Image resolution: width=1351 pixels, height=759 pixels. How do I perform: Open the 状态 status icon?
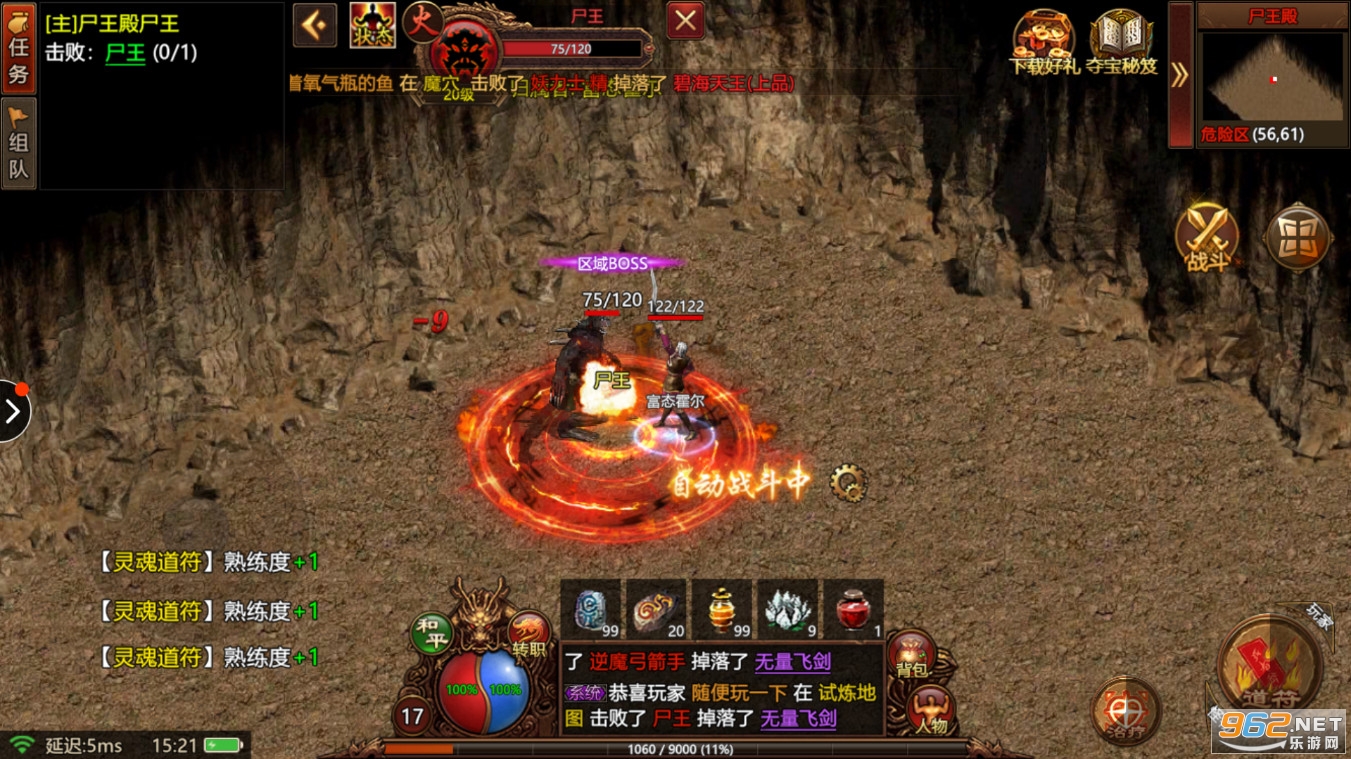click(372, 25)
